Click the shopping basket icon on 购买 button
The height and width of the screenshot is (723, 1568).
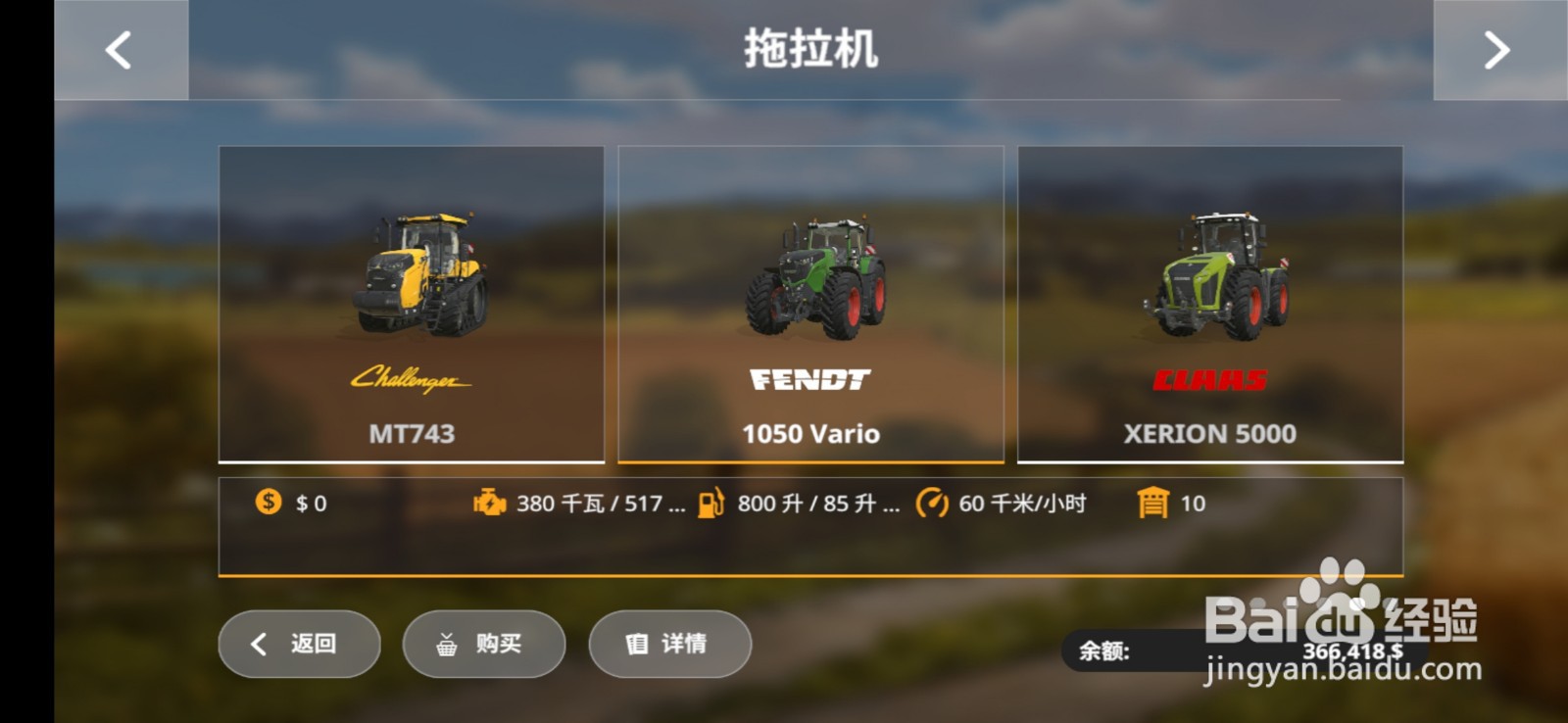coord(446,644)
